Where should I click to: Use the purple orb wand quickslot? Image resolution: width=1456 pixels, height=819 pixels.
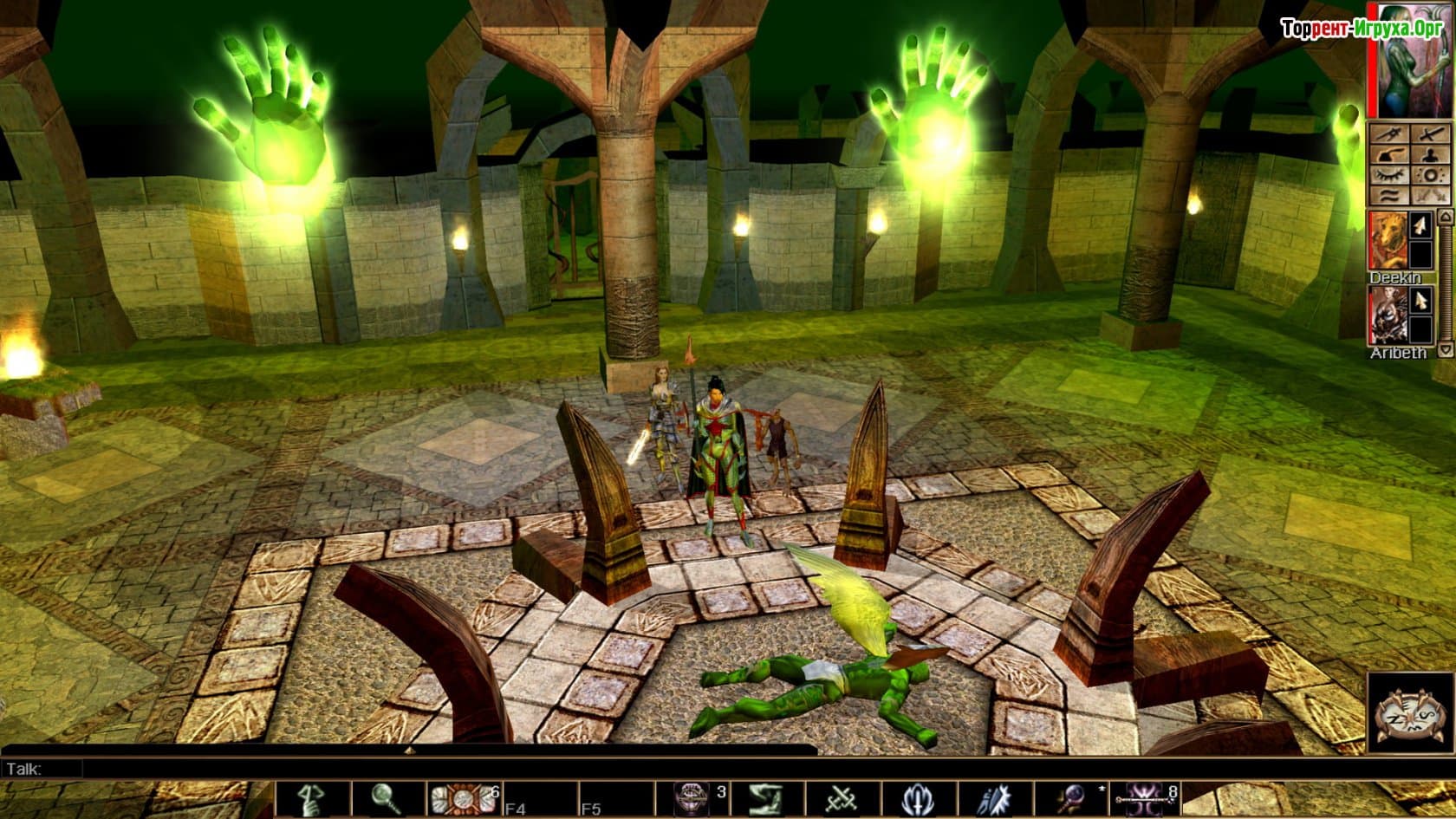coord(1070,799)
